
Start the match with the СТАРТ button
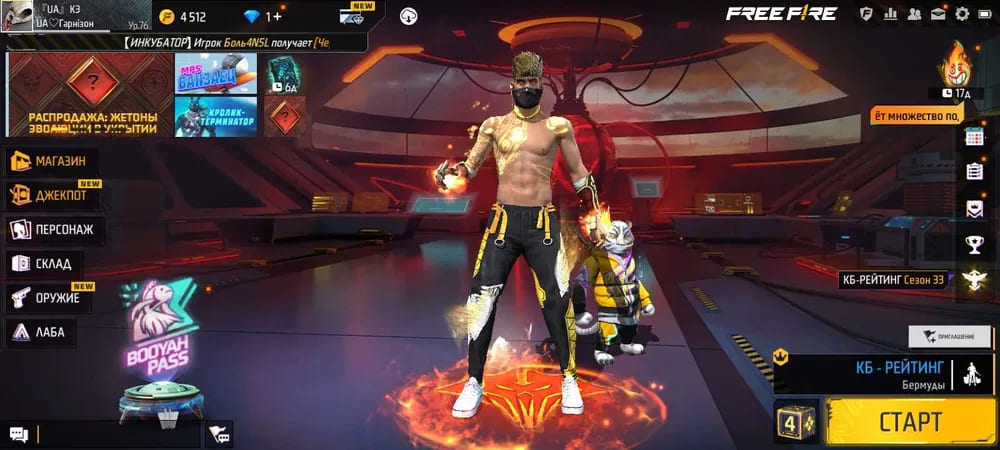point(910,421)
